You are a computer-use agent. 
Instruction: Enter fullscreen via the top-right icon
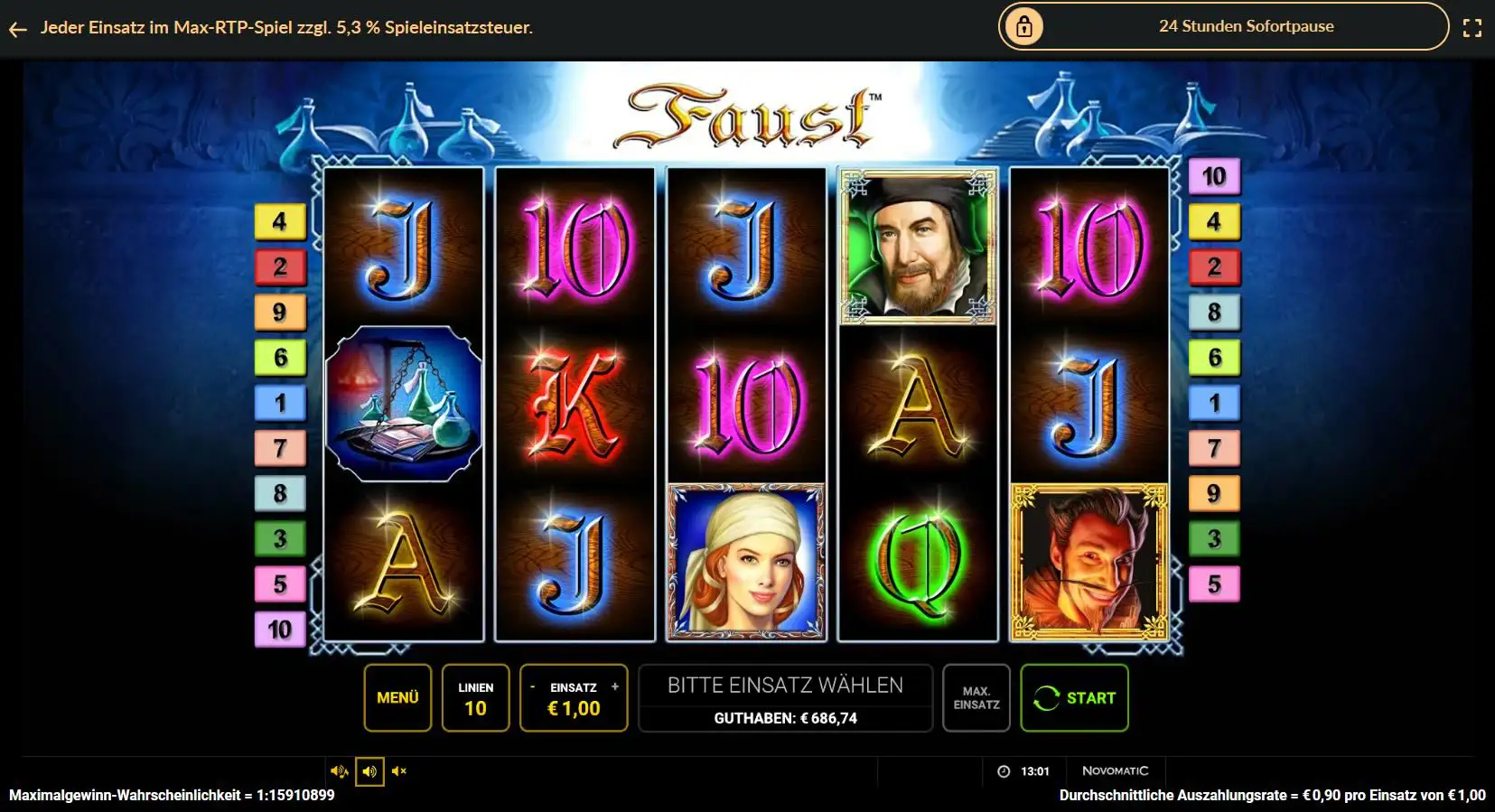click(x=1474, y=27)
